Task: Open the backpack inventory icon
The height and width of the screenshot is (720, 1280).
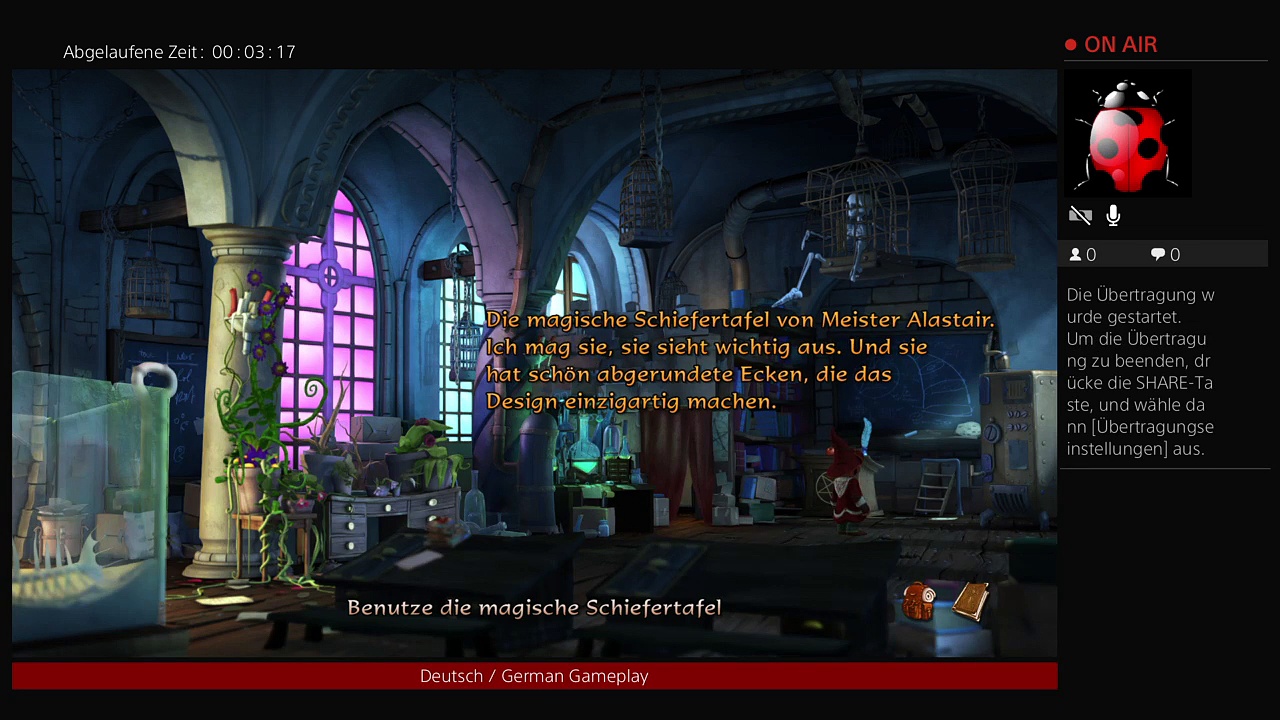Action: 918,602
